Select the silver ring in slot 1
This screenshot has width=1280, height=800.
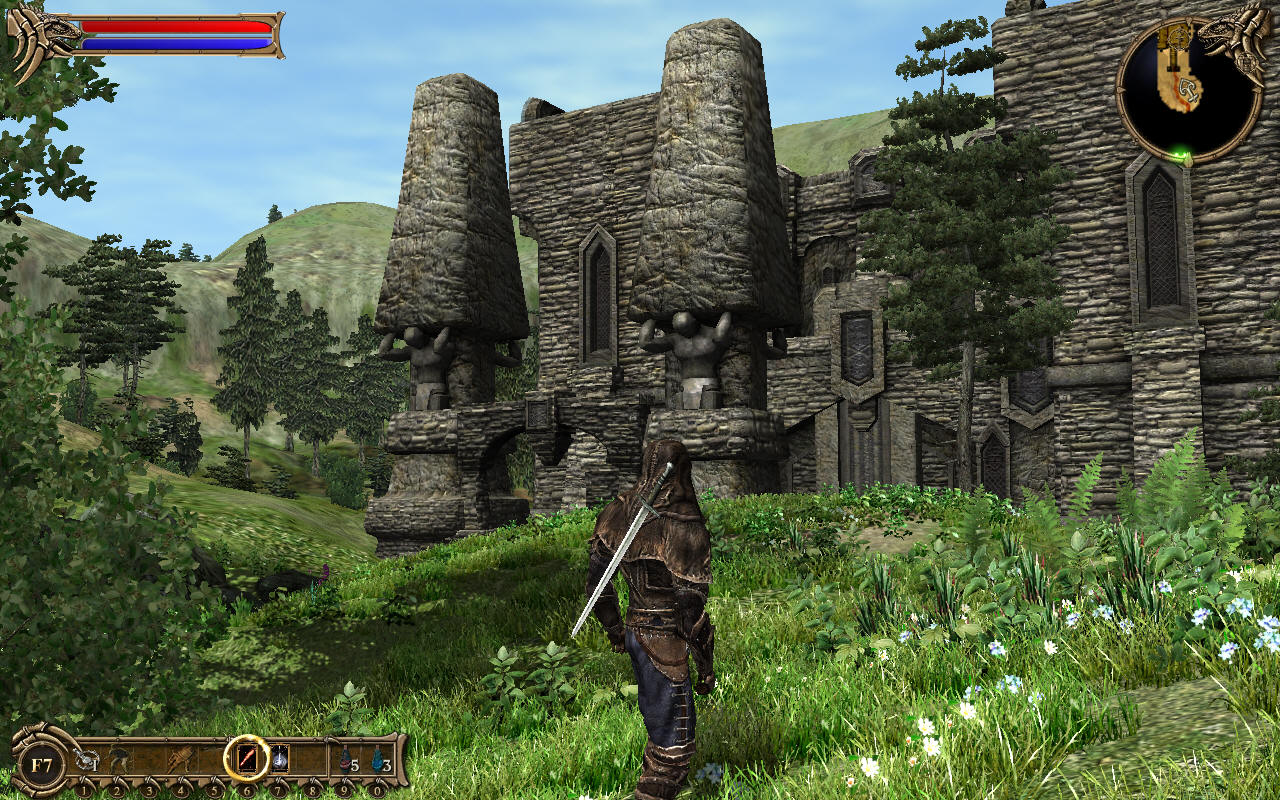coord(86,762)
